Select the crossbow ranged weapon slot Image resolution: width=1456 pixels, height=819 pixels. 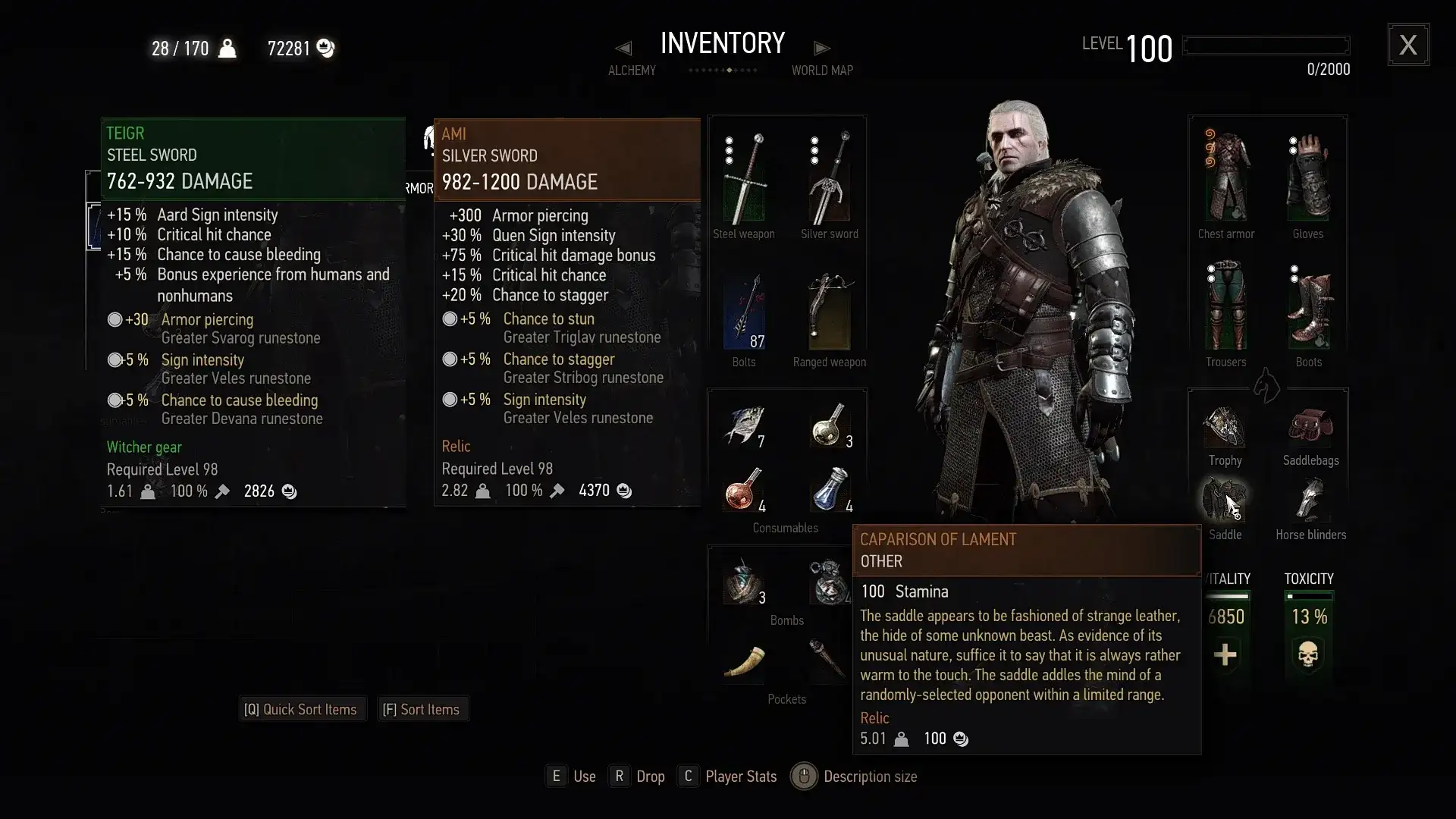click(x=829, y=311)
